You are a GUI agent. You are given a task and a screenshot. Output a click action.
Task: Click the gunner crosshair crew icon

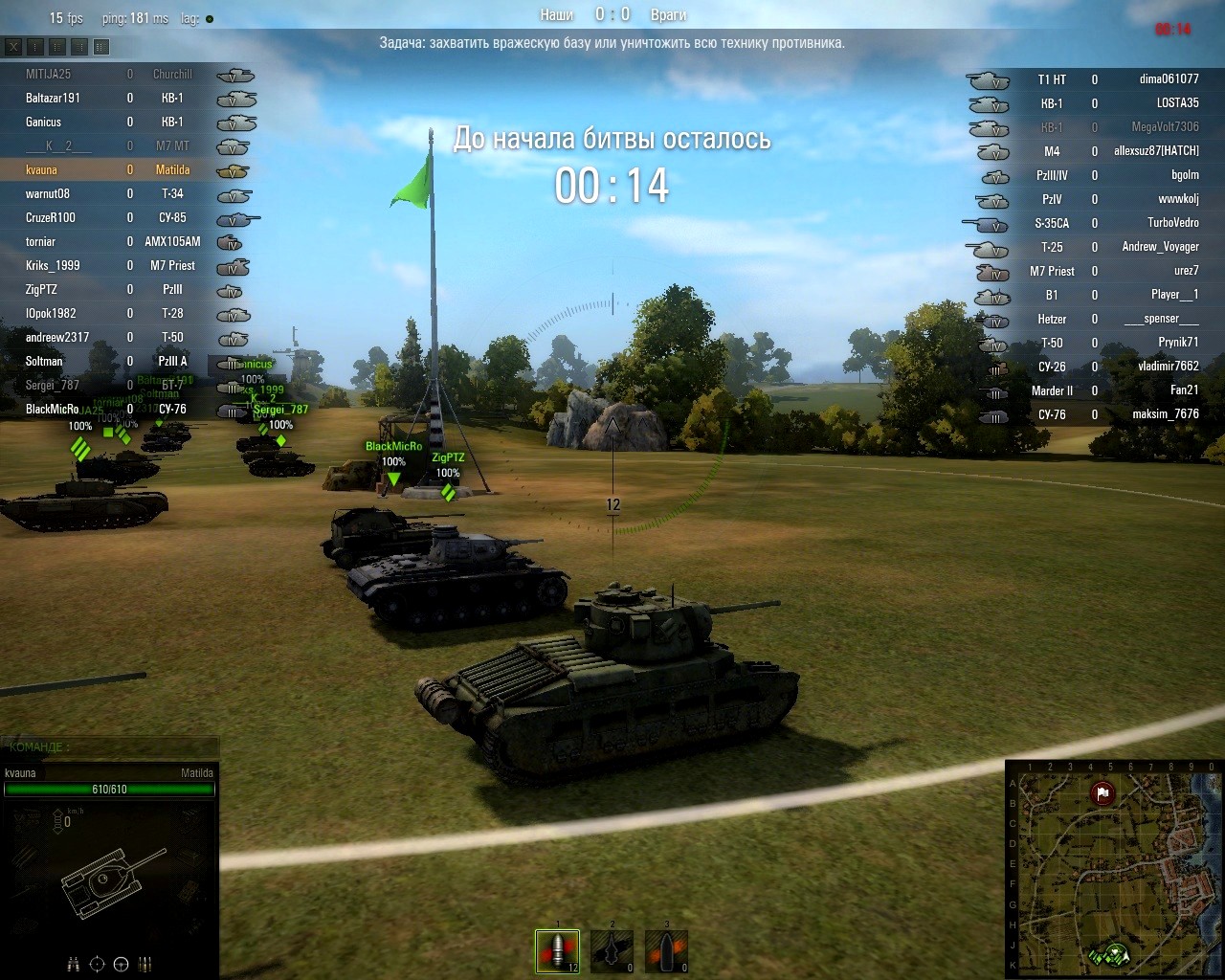(x=97, y=964)
